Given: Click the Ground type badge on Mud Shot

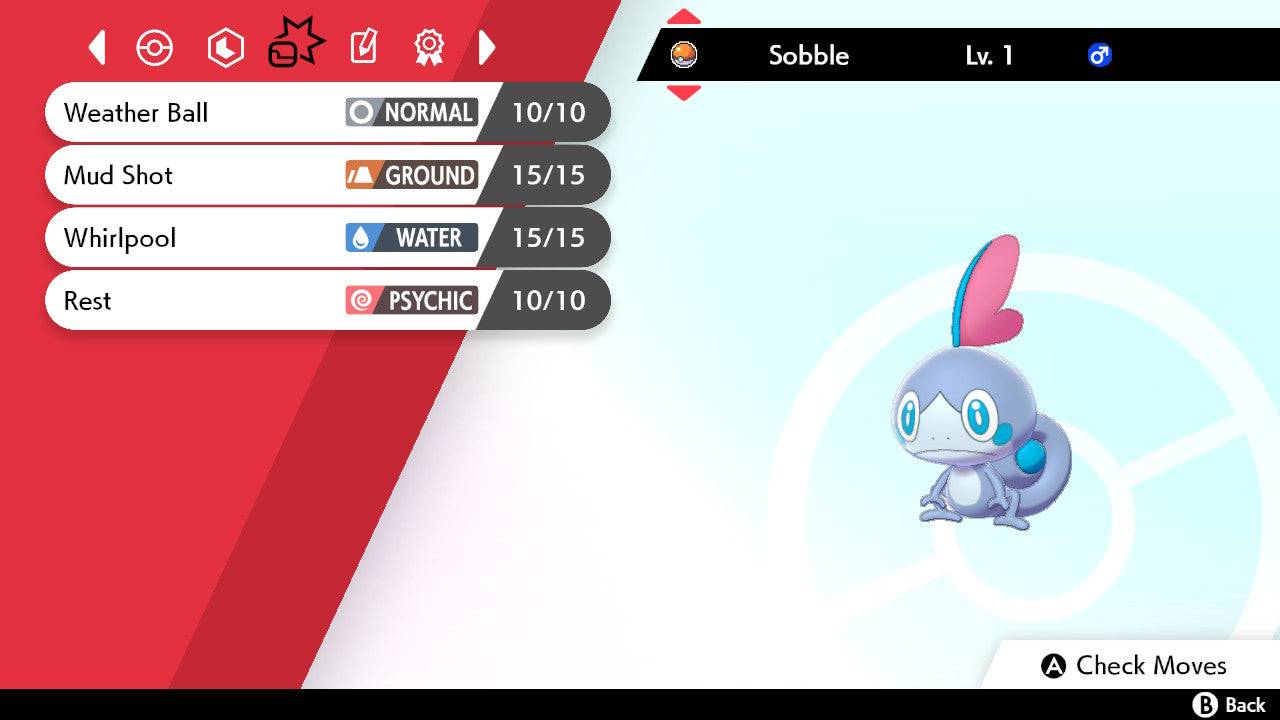Looking at the screenshot, I should click(410, 175).
